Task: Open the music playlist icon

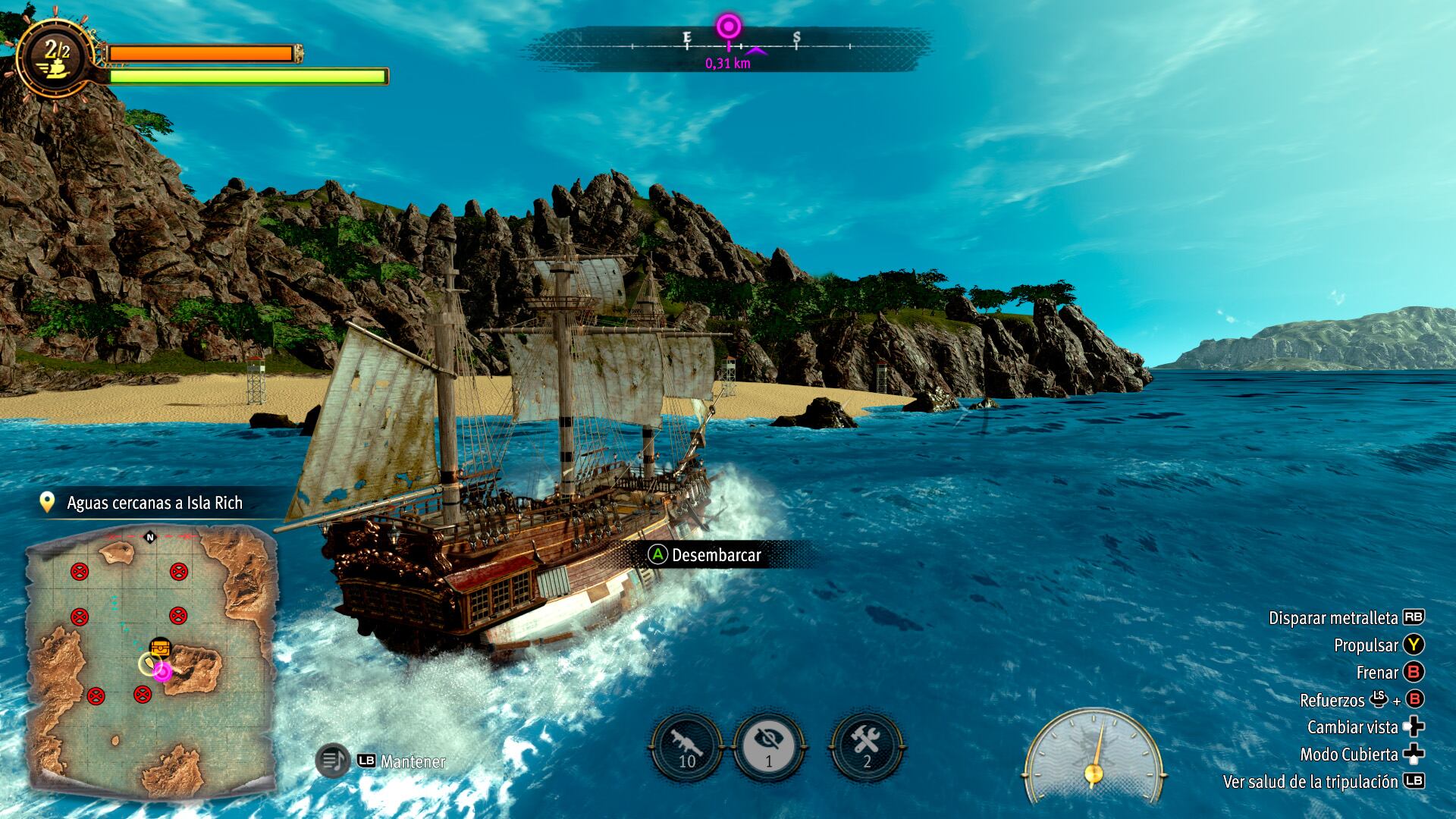Action: coord(332,761)
